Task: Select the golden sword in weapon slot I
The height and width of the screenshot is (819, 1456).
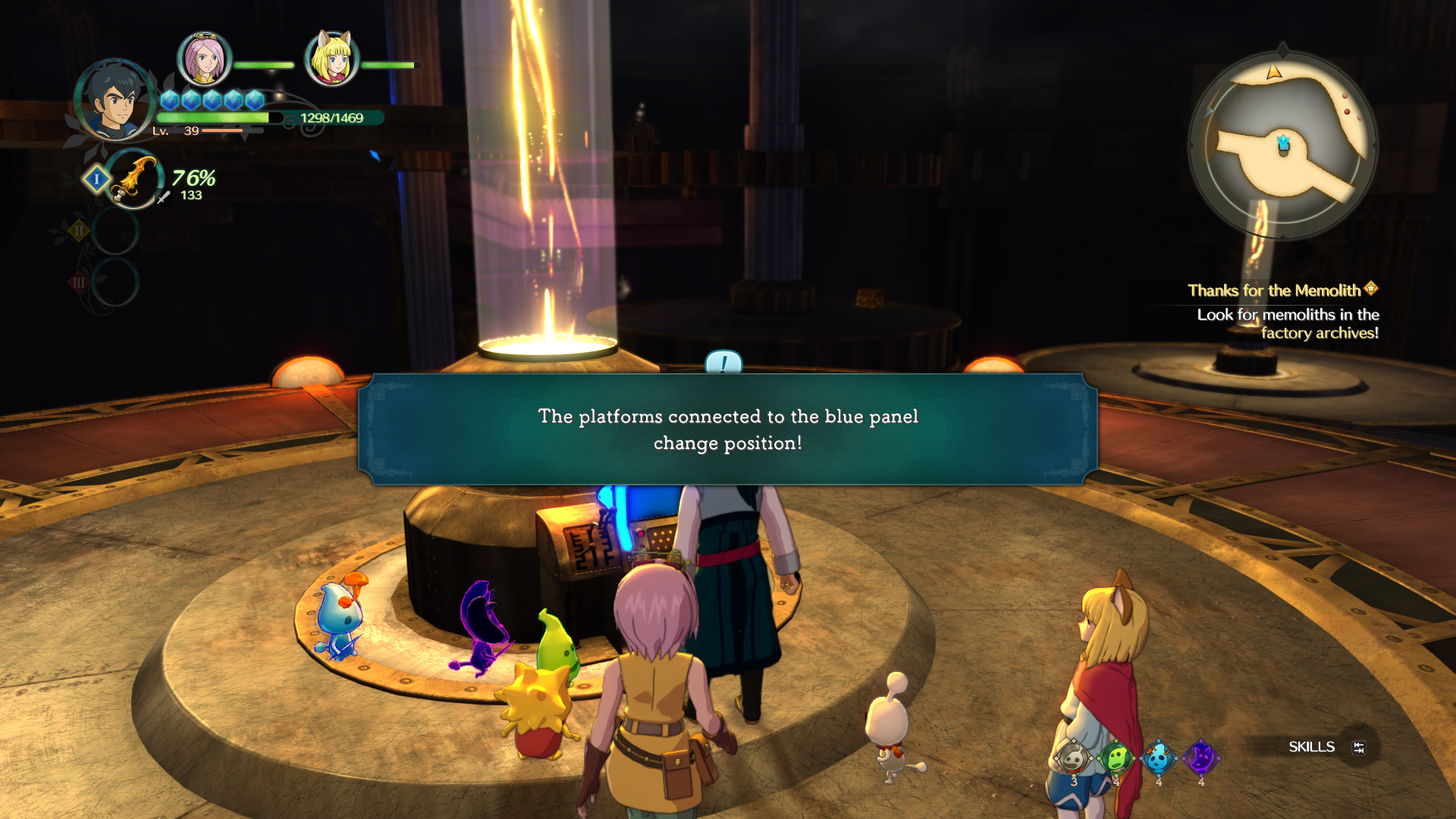Action: coord(133,180)
